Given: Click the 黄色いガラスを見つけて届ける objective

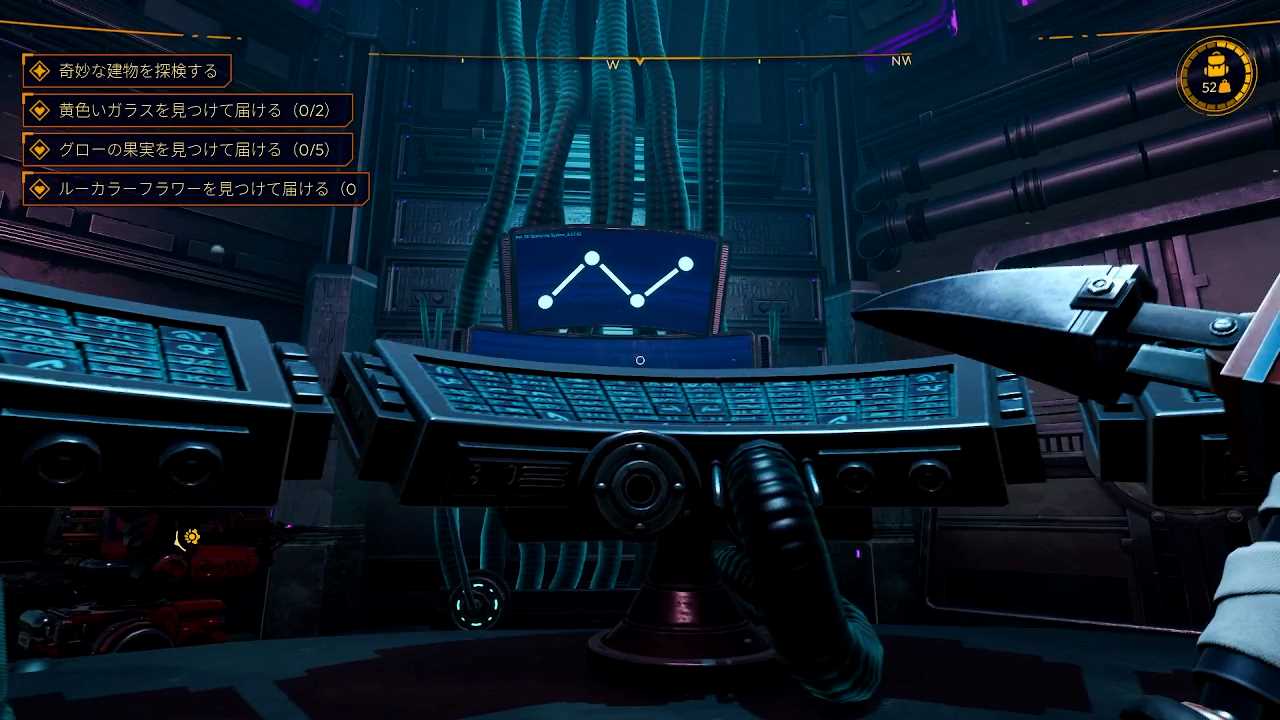Looking at the screenshot, I should (x=188, y=110).
